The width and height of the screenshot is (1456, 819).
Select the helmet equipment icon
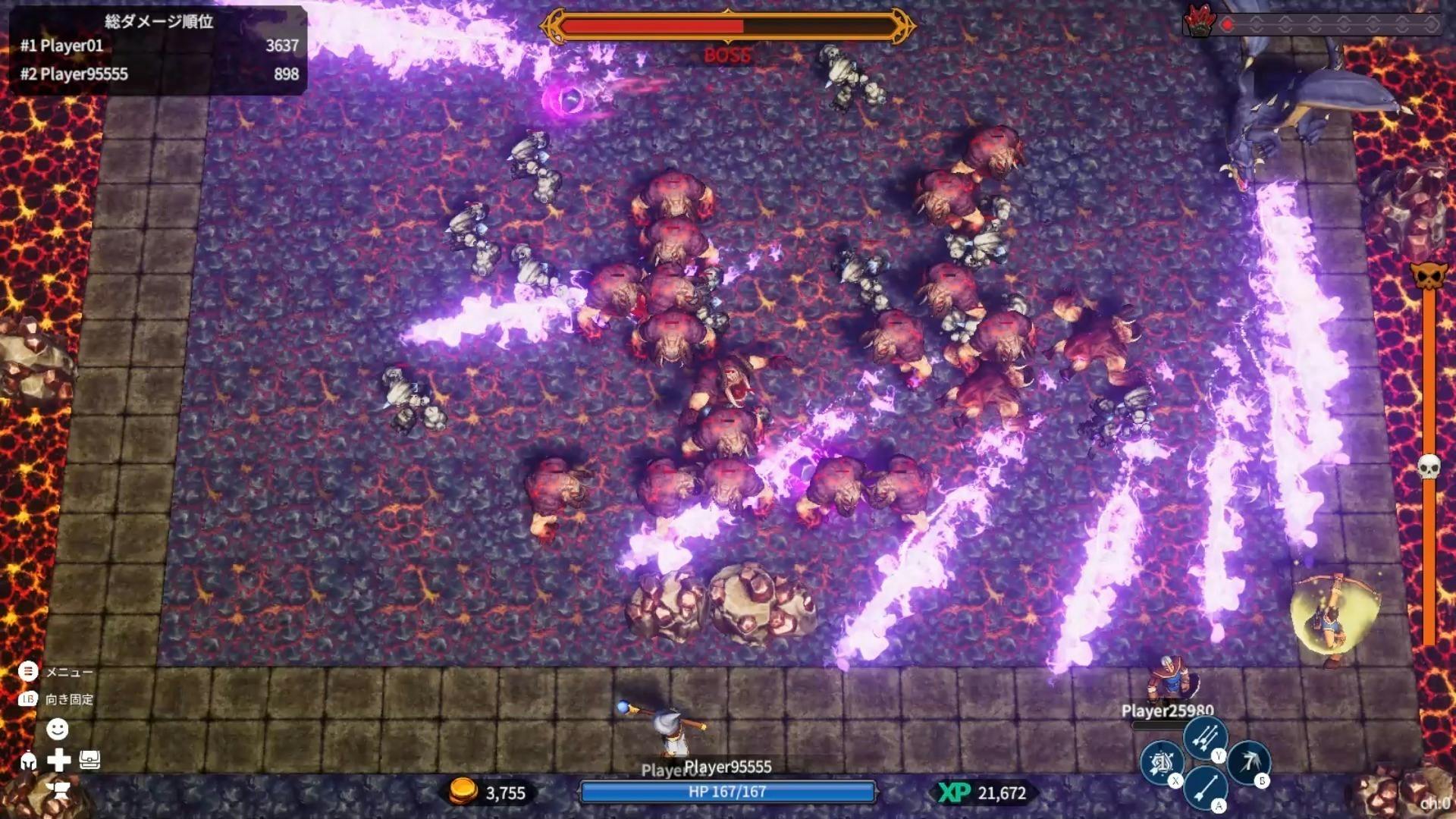pos(28,761)
